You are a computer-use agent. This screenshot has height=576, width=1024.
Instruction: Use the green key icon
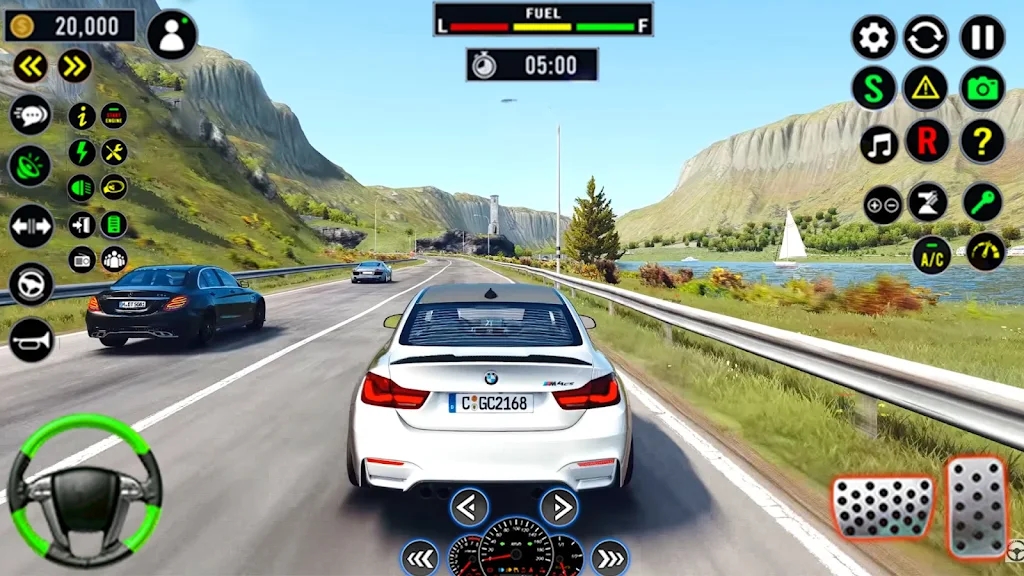[x=983, y=201]
